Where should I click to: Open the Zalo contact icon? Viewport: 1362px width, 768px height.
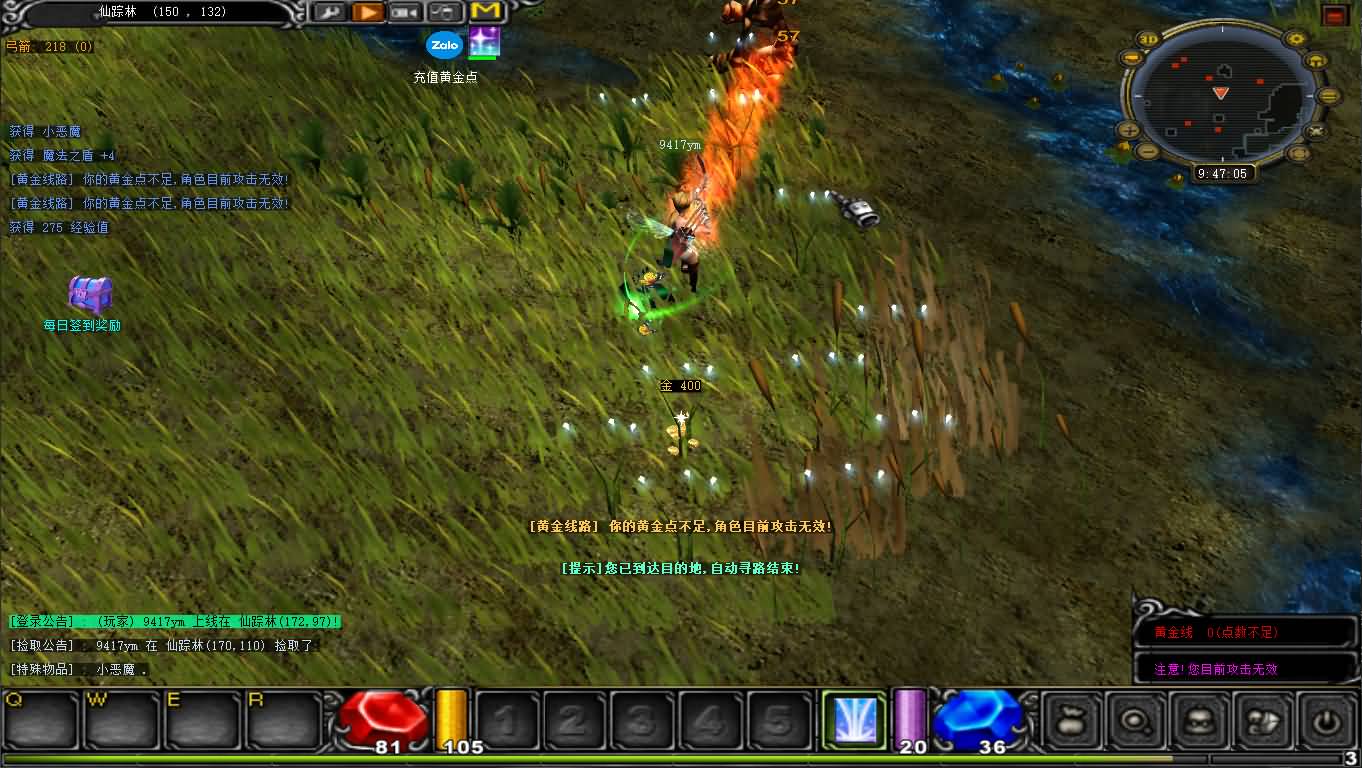click(444, 45)
